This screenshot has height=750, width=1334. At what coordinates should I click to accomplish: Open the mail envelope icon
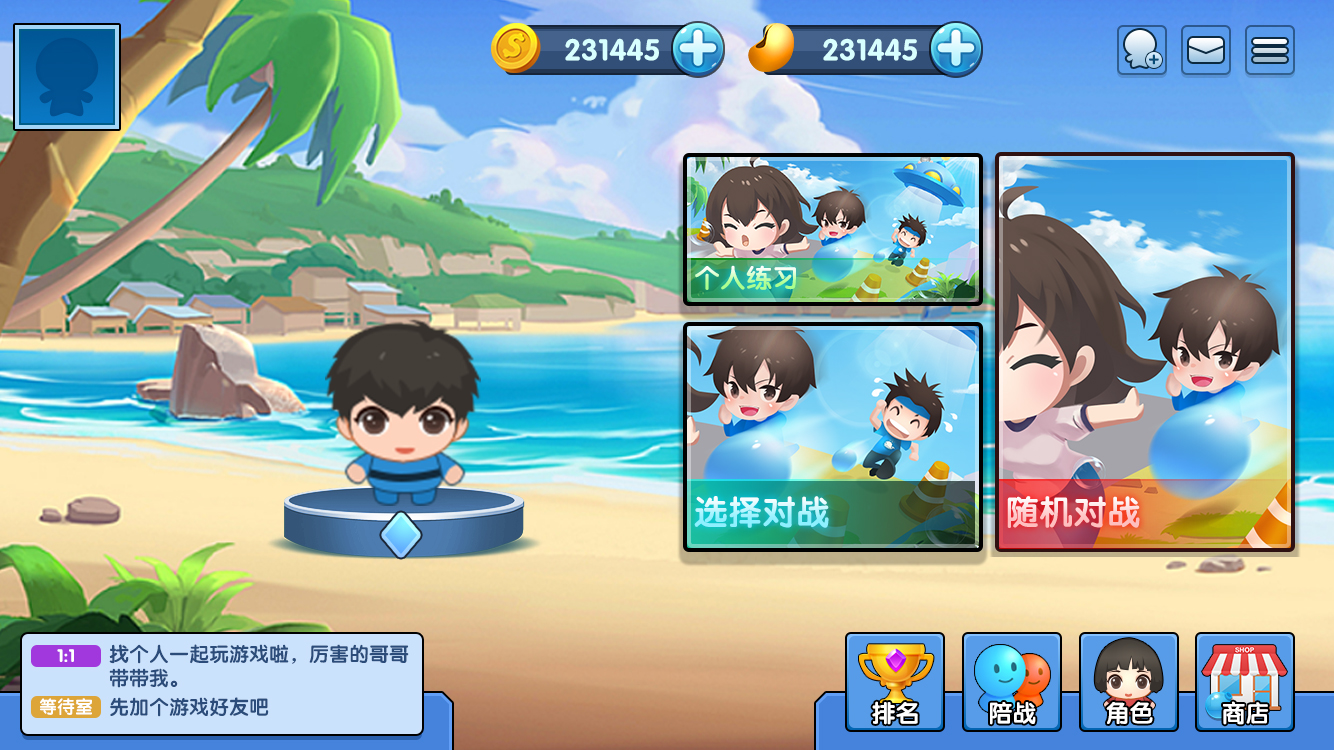(1205, 49)
